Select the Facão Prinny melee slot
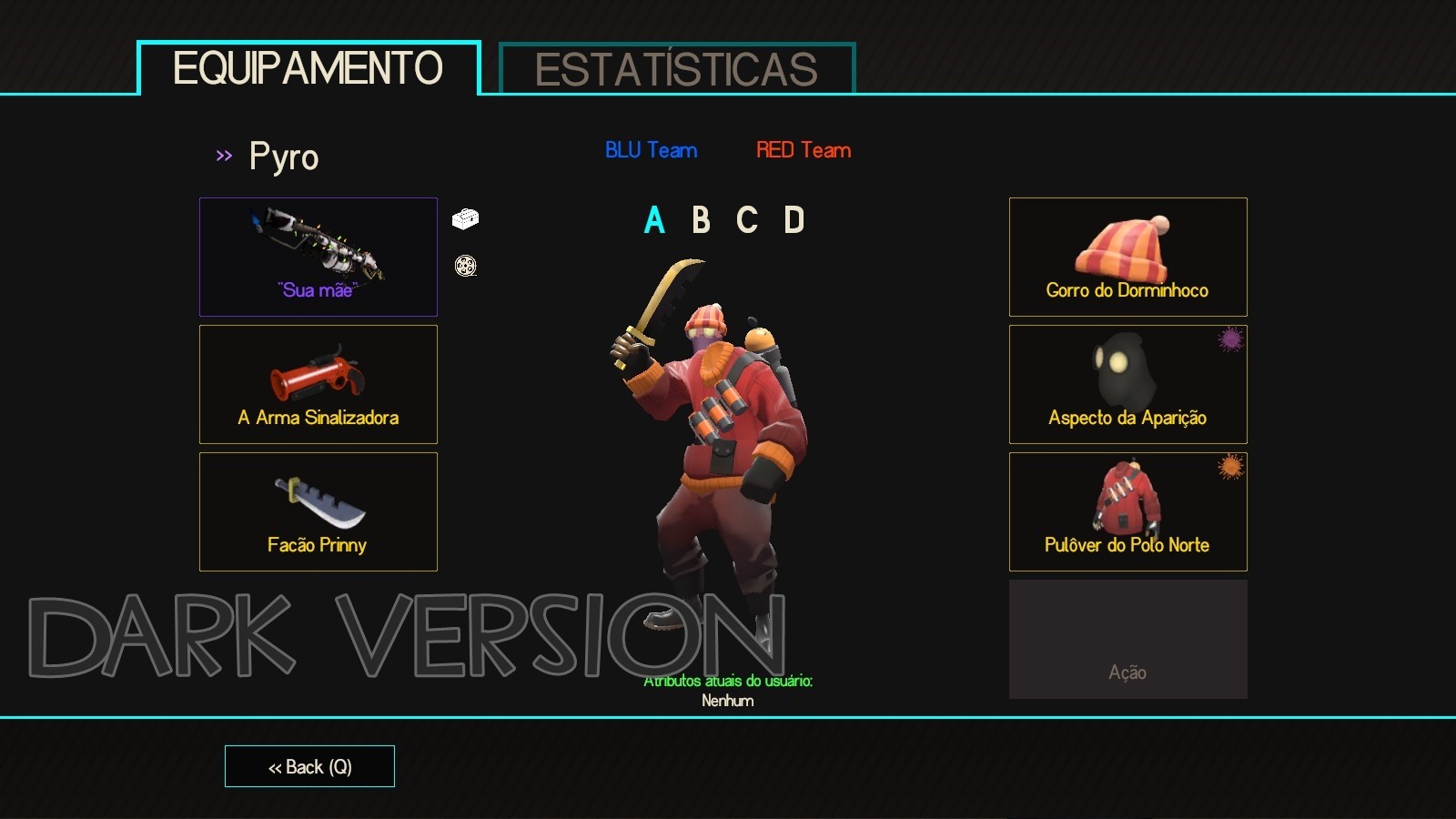 318,511
